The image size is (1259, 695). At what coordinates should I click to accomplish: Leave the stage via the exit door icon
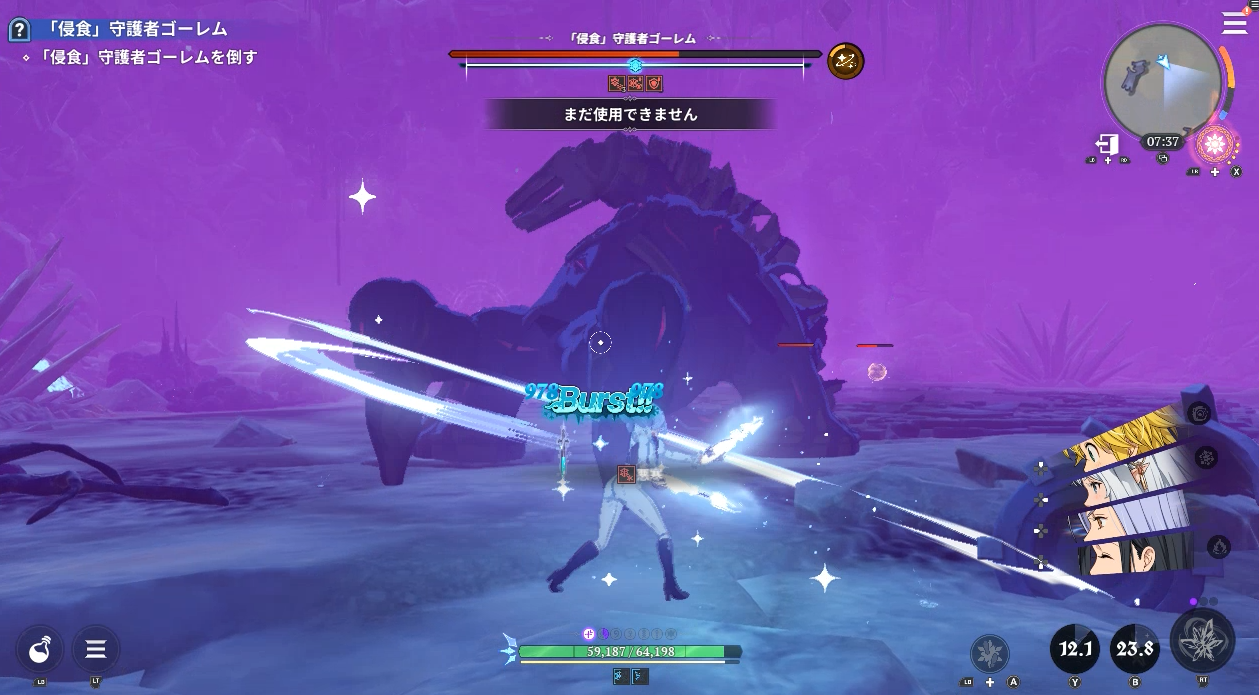click(1107, 145)
